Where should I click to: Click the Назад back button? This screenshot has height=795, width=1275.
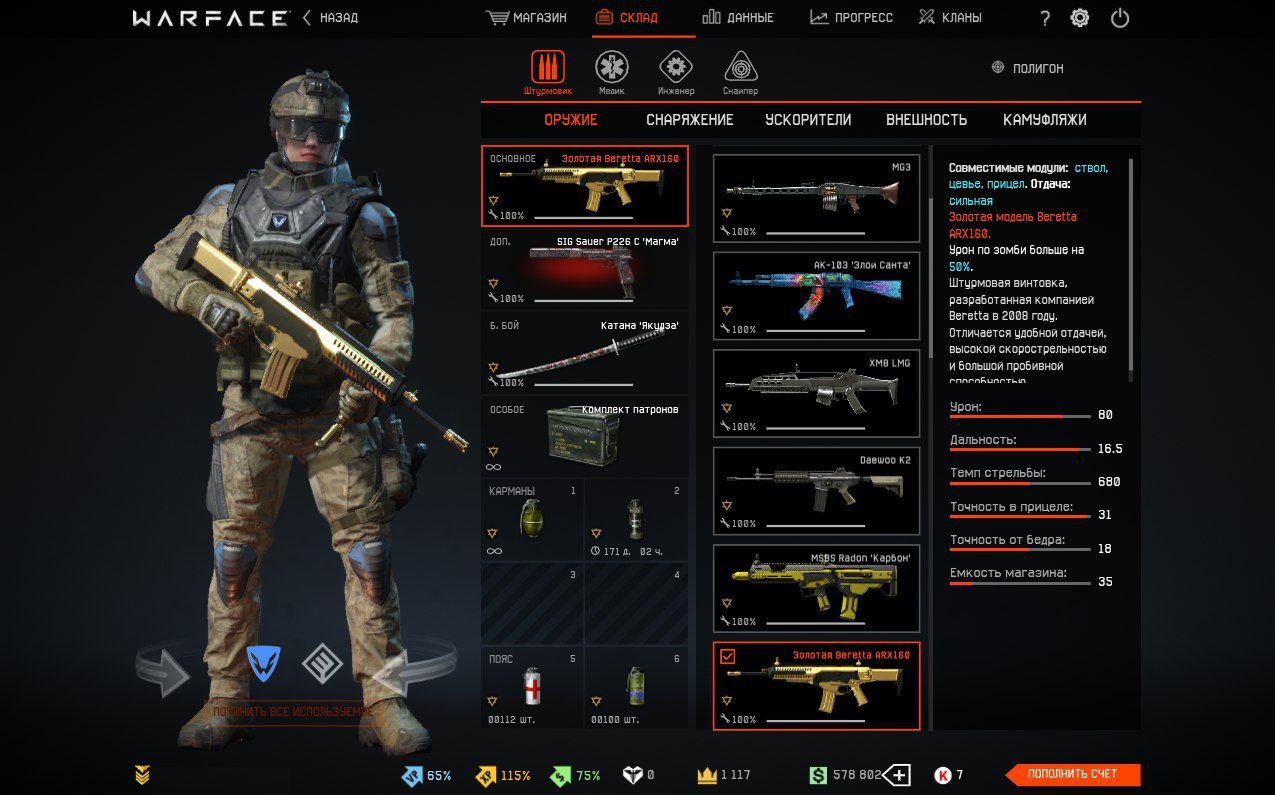tap(330, 18)
